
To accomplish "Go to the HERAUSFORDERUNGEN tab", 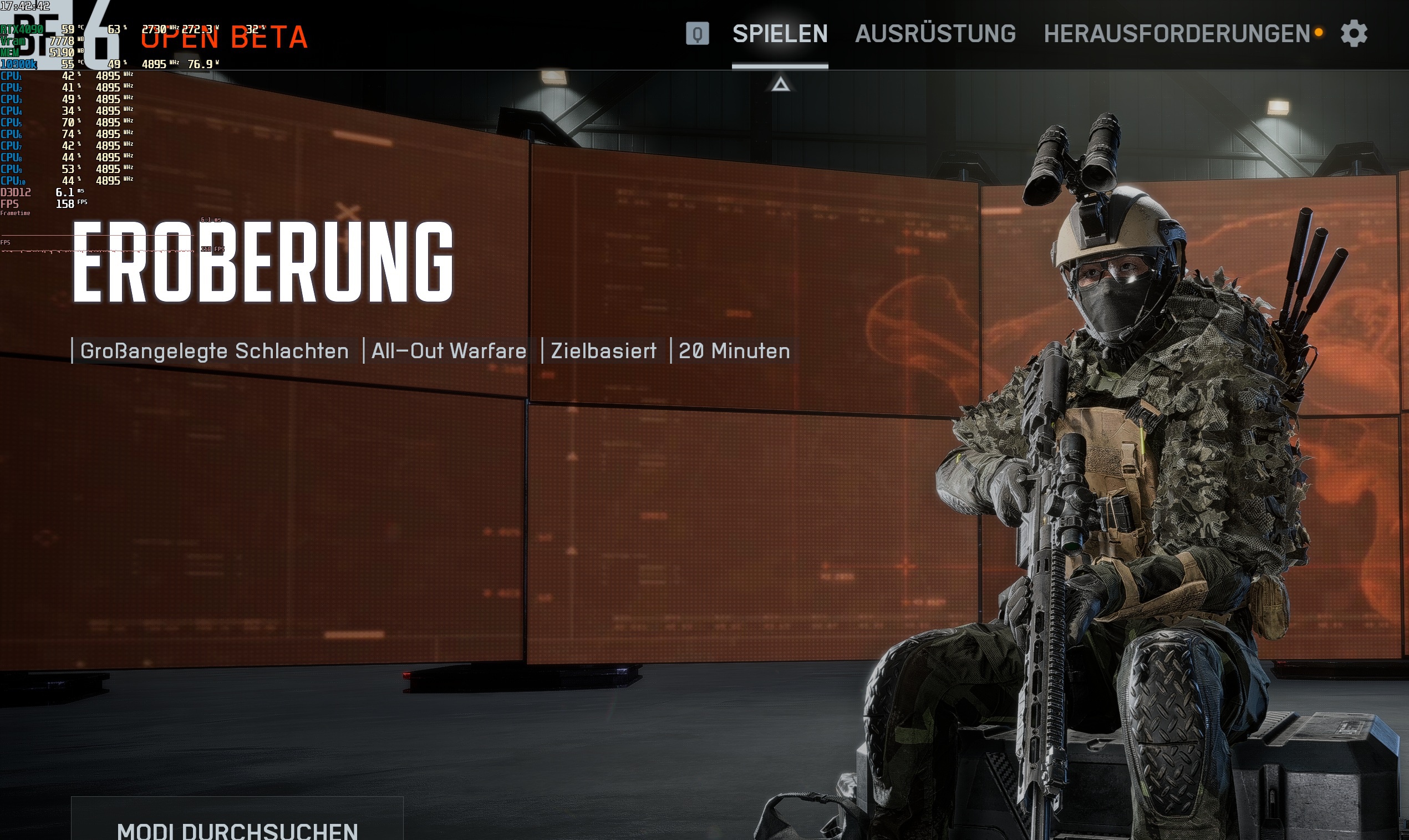I will [x=1176, y=34].
